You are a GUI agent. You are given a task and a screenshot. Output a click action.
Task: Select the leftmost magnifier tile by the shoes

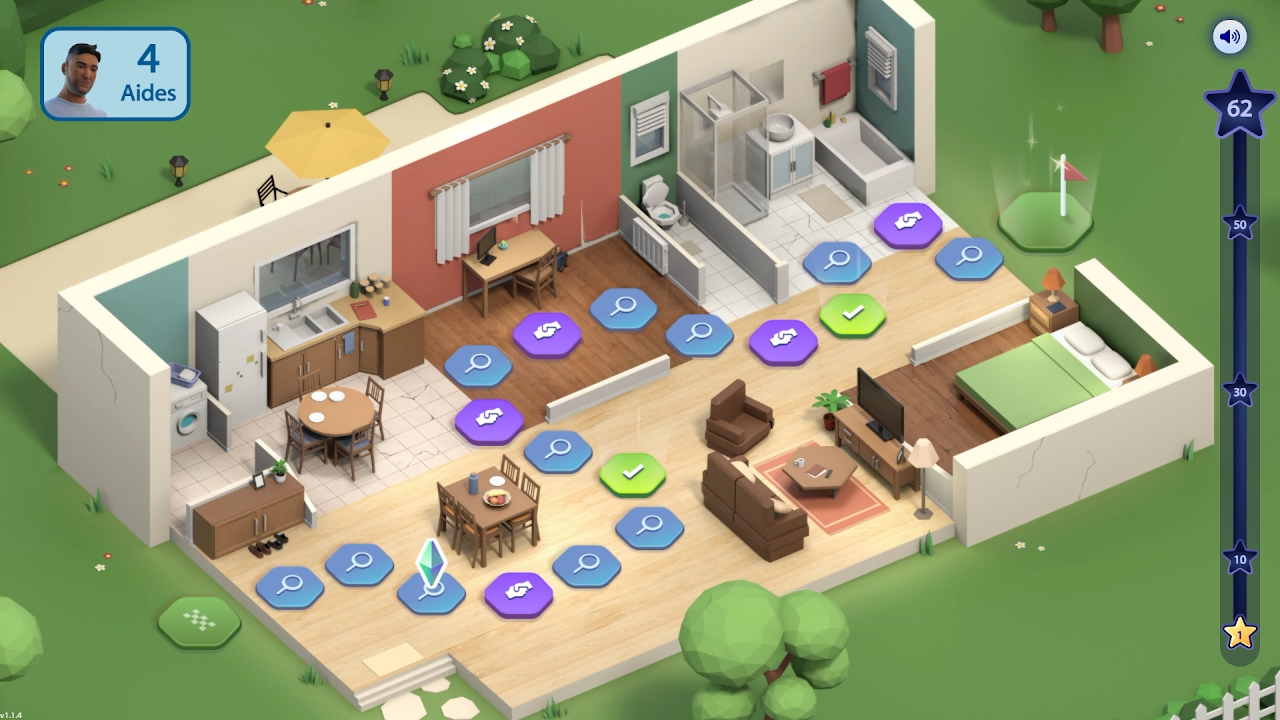coord(290,585)
